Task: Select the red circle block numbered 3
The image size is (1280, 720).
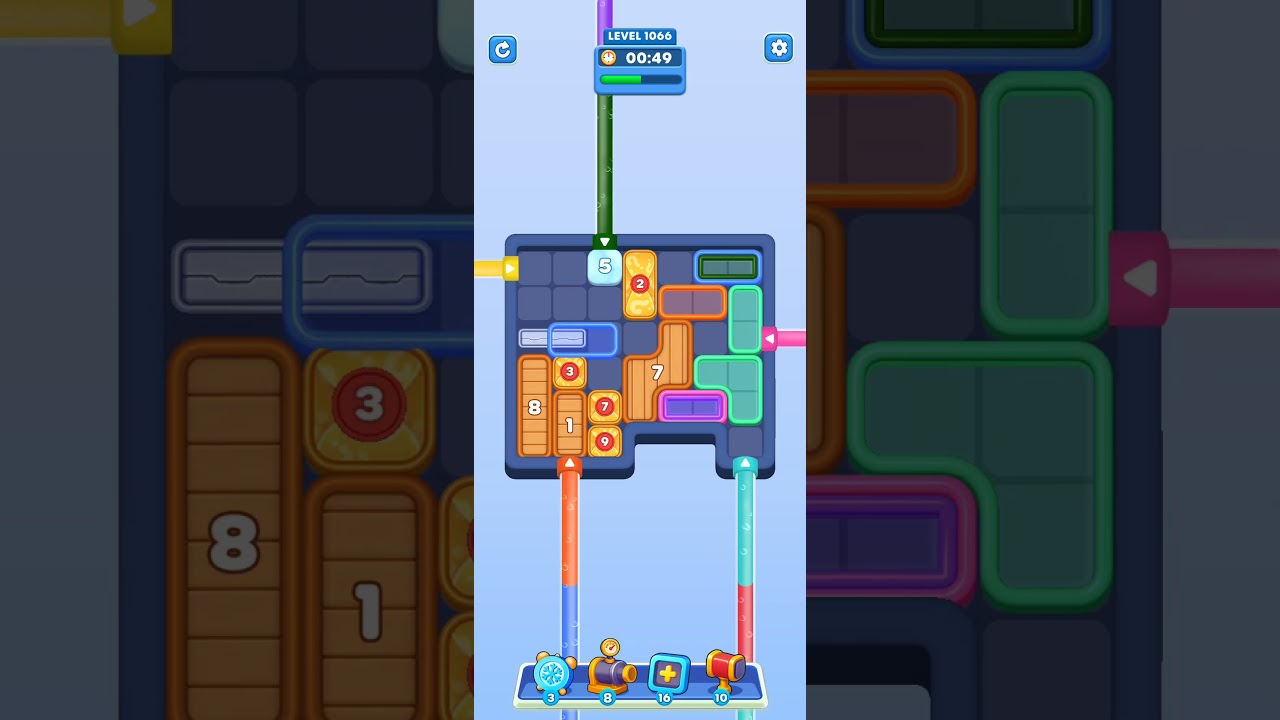Action: [571, 371]
